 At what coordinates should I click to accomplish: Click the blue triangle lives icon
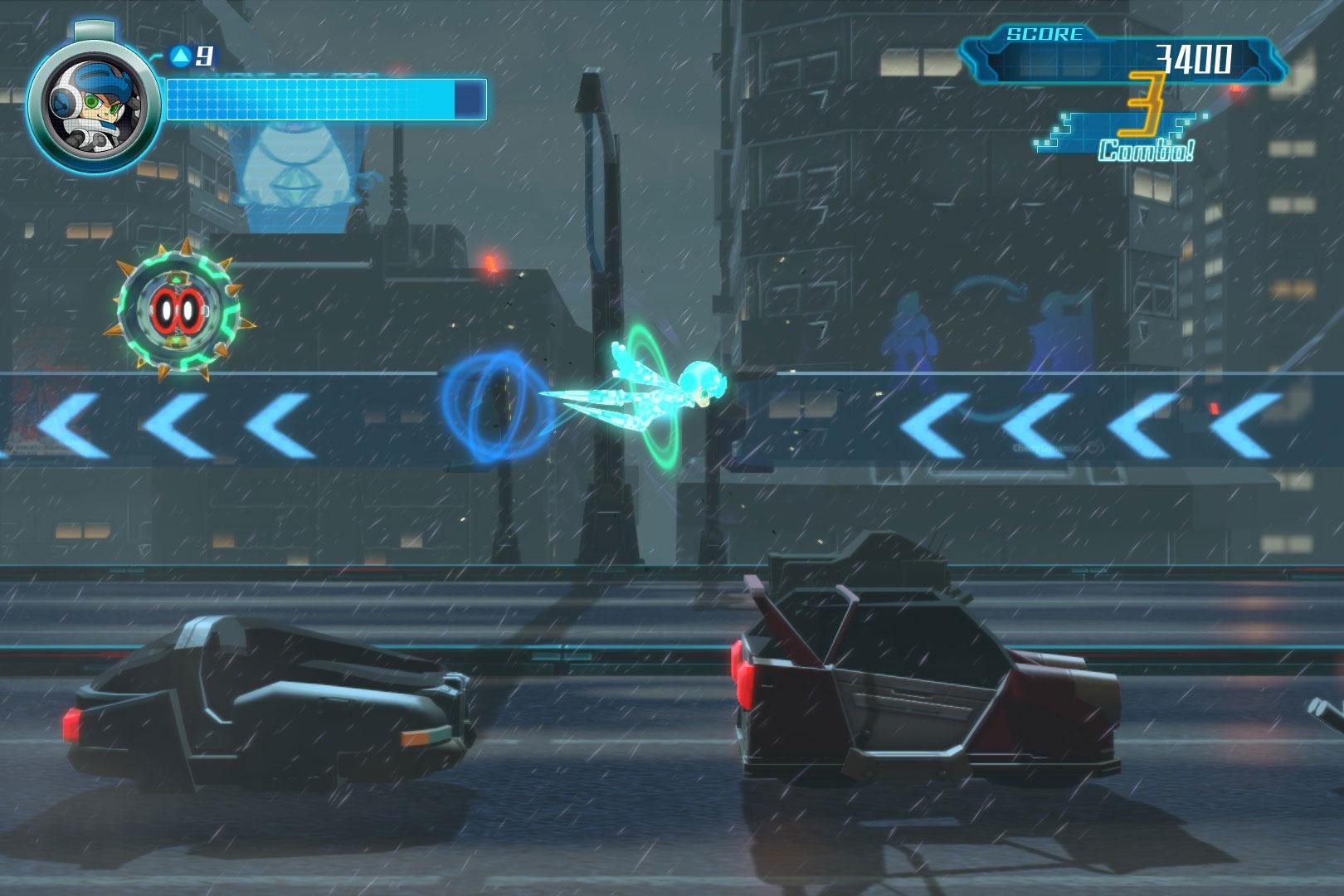pos(179,56)
